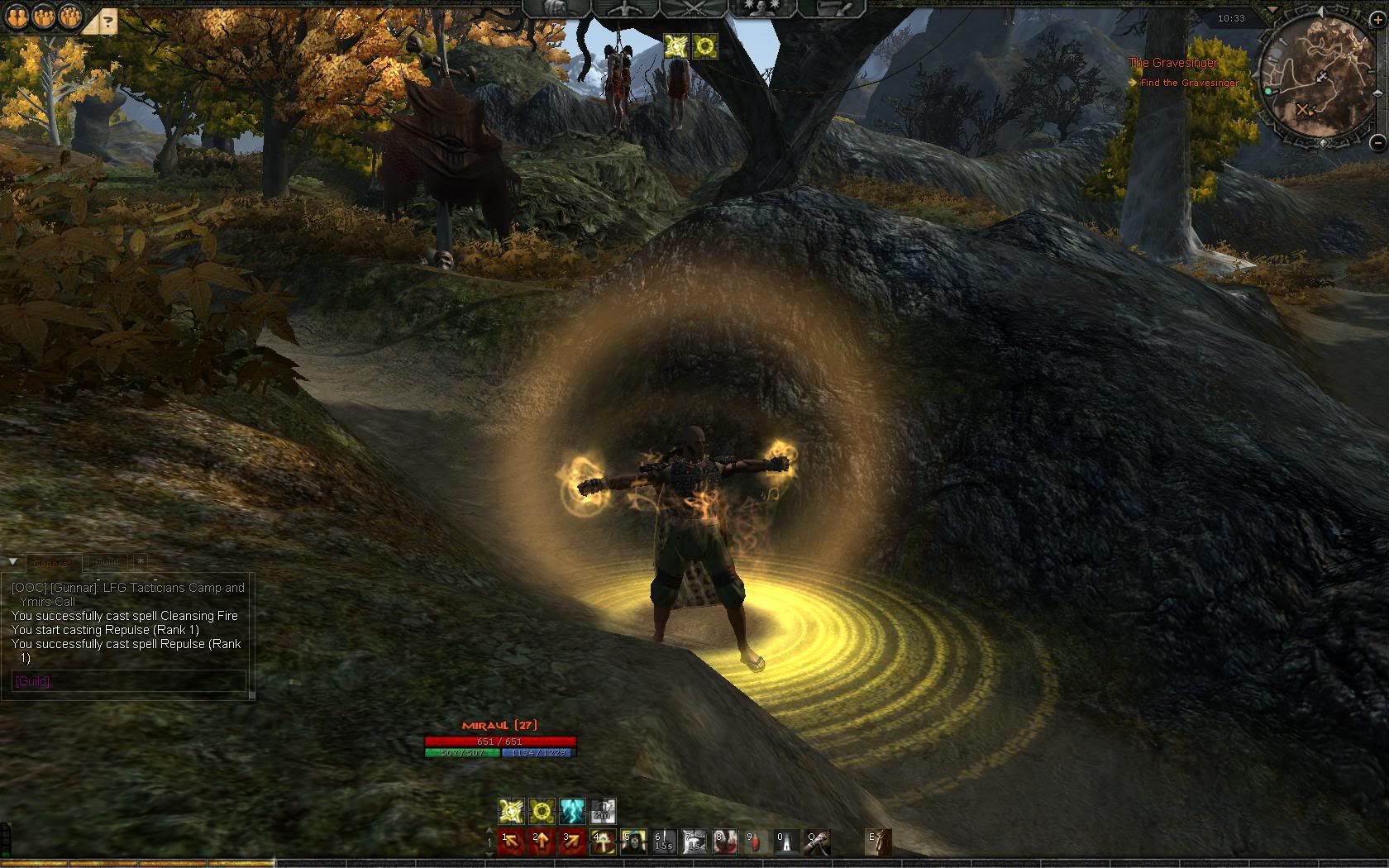Open the help question mark button
1389x868 pixels.
[x=107, y=22]
